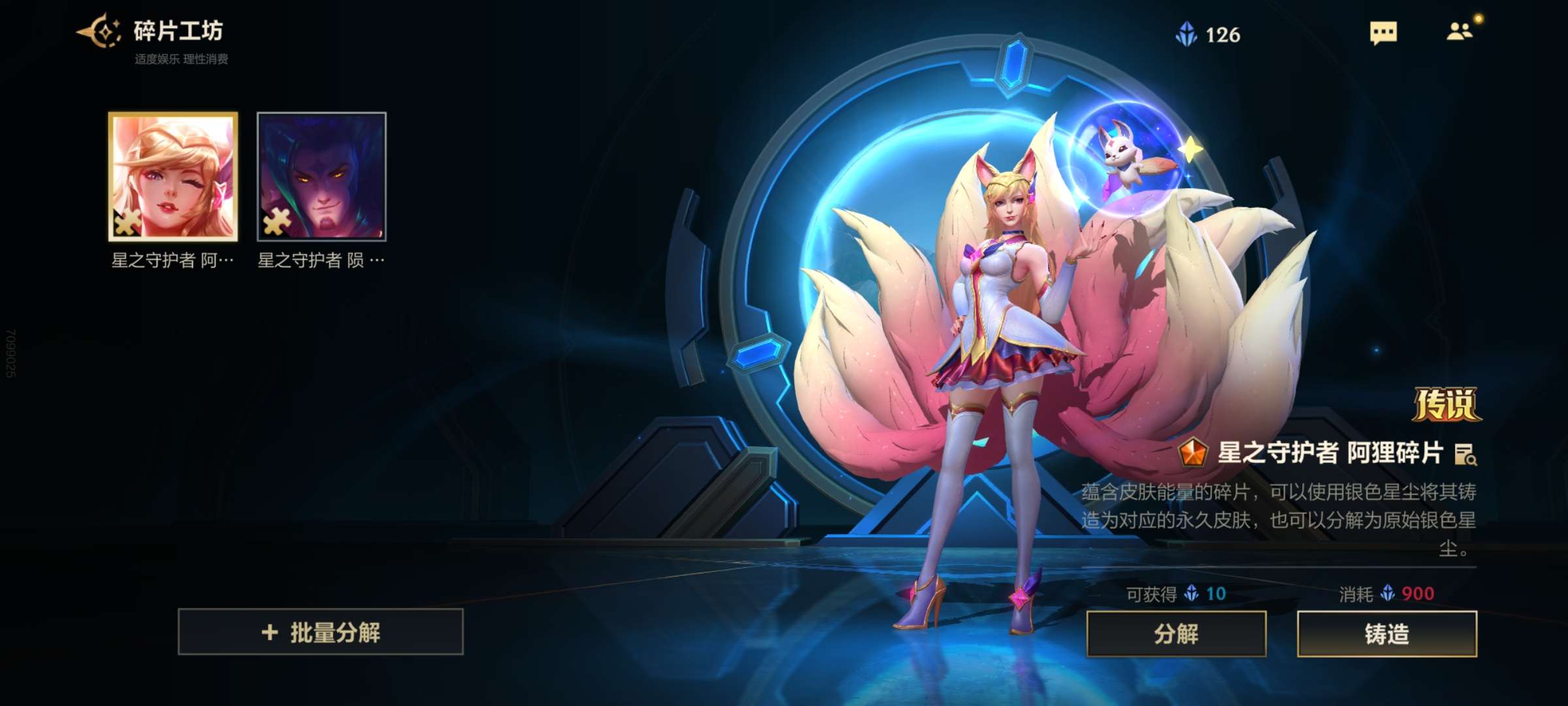The height and width of the screenshot is (706, 1568).
Task: Tap the silver stardust currency counter
Action: point(1208,35)
